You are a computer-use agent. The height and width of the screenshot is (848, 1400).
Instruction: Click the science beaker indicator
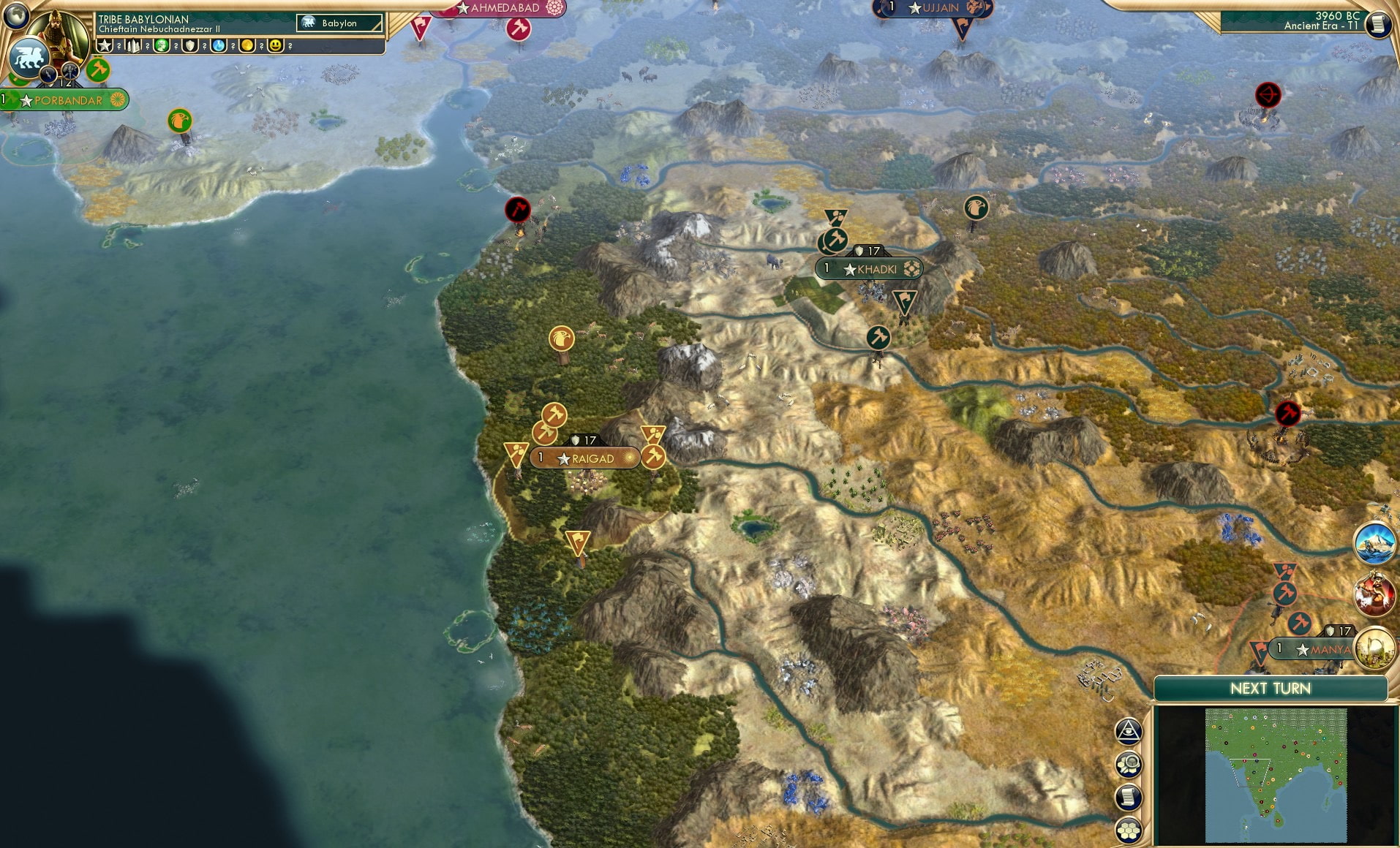(x=219, y=45)
